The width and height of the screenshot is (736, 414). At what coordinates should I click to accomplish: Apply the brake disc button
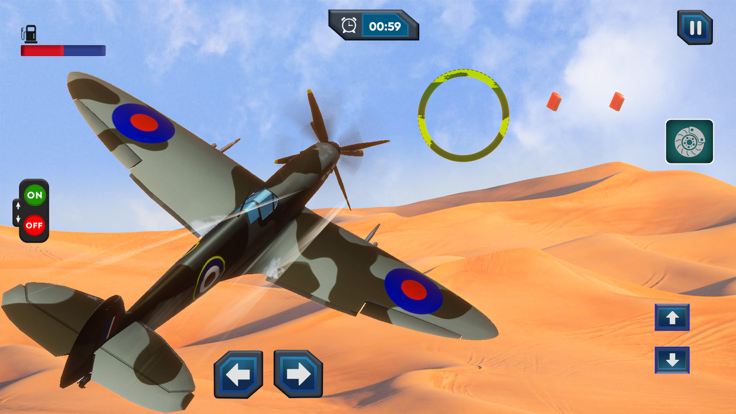point(689,142)
